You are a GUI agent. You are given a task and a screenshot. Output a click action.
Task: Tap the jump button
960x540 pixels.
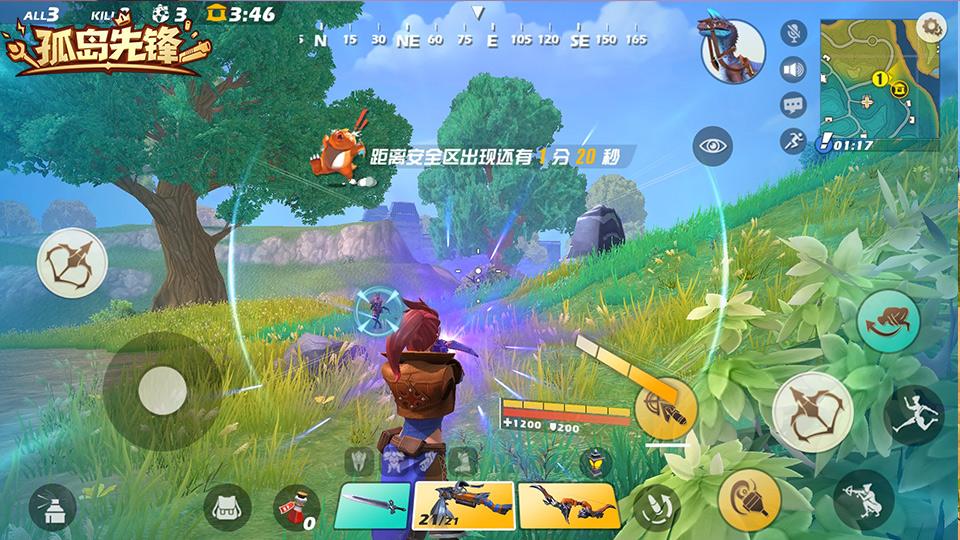click(x=914, y=414)
